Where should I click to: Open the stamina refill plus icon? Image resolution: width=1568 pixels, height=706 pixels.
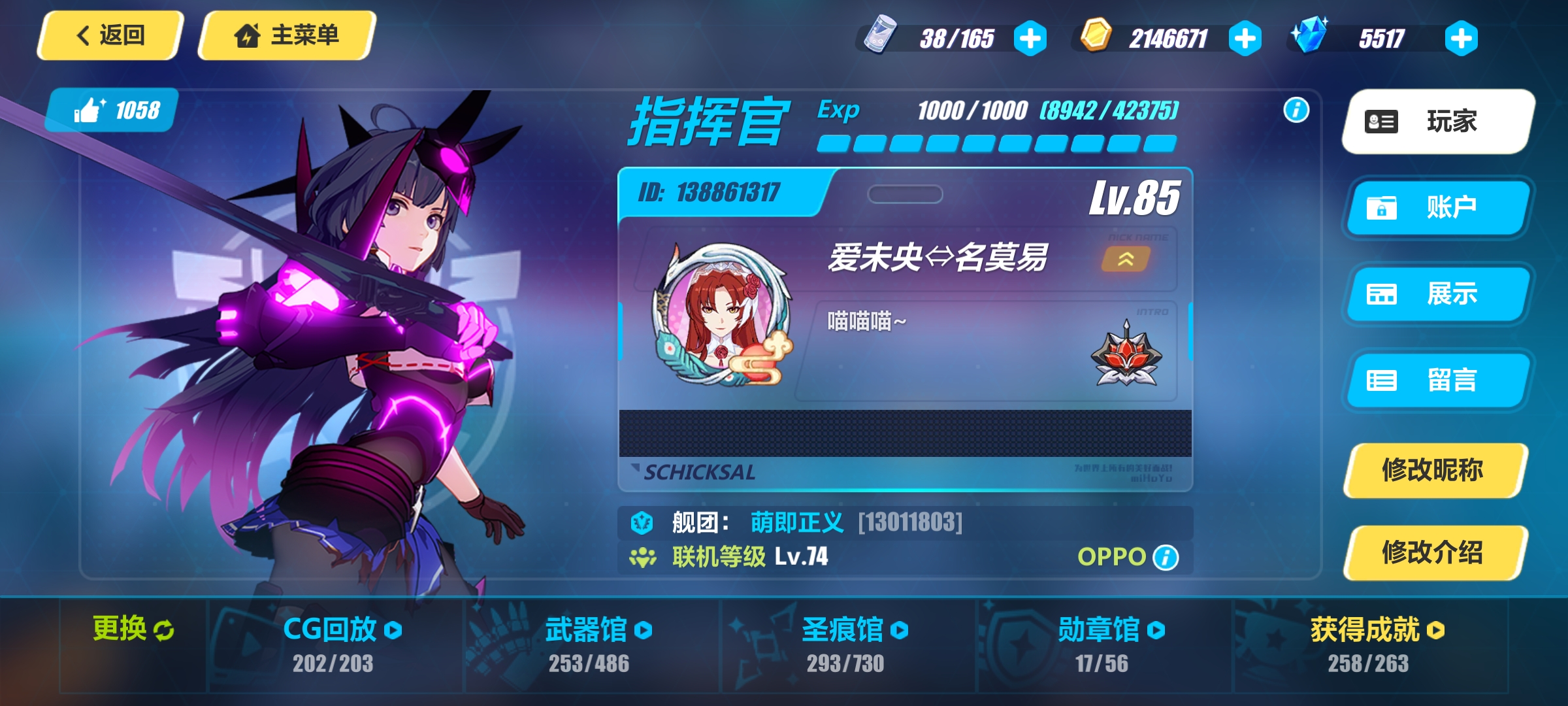click(x=1031, y=38)
